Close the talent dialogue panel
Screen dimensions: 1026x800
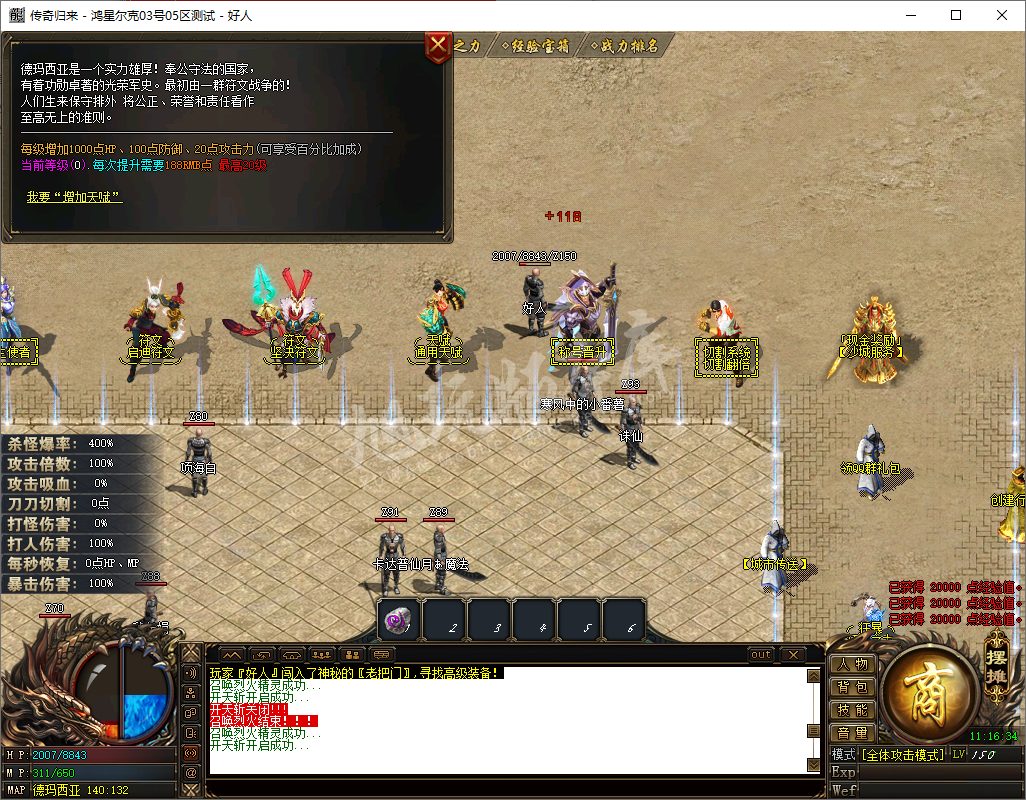coord(439,47)
